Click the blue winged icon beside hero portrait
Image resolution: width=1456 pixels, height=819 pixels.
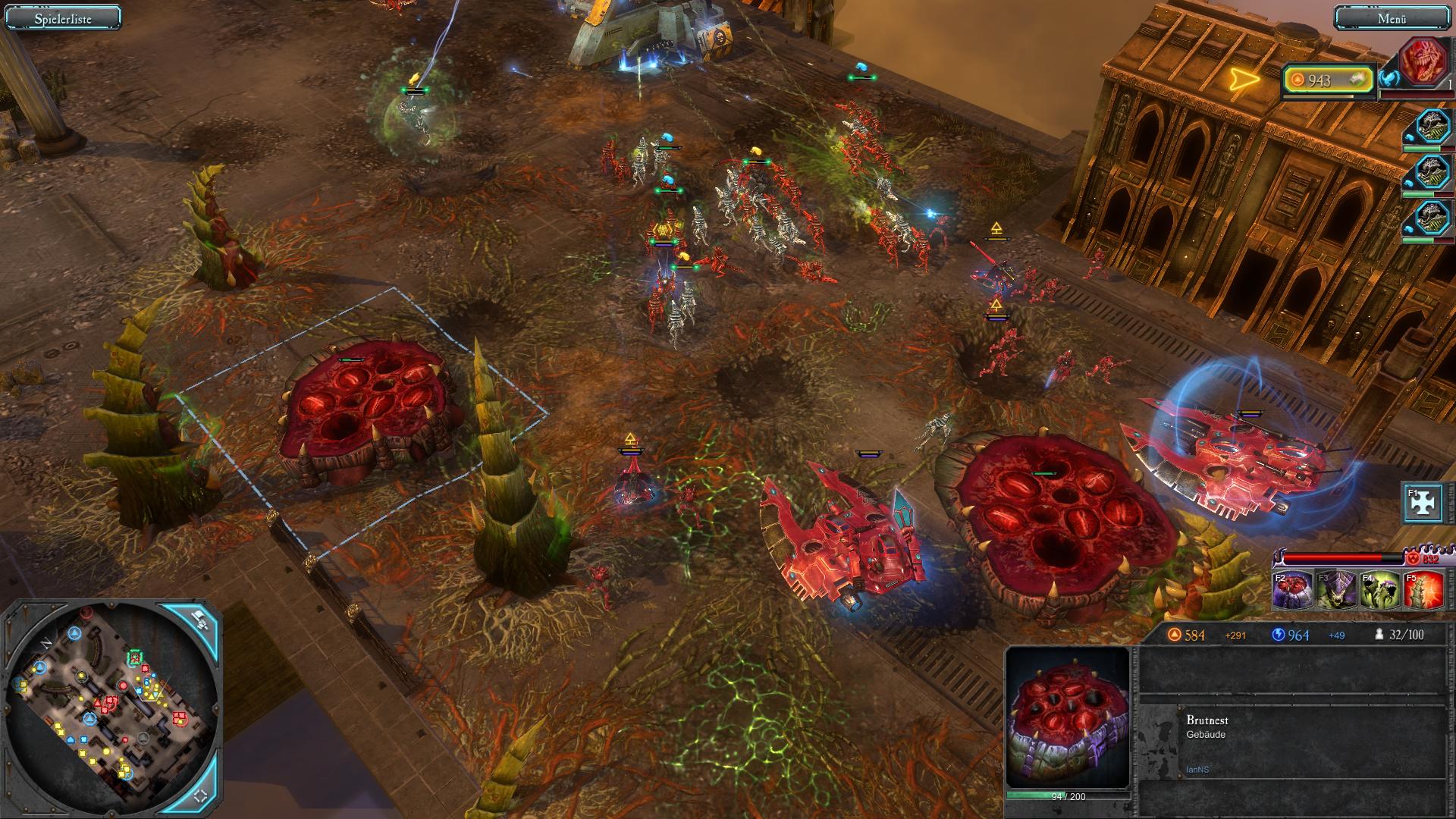click(1389, 79)
